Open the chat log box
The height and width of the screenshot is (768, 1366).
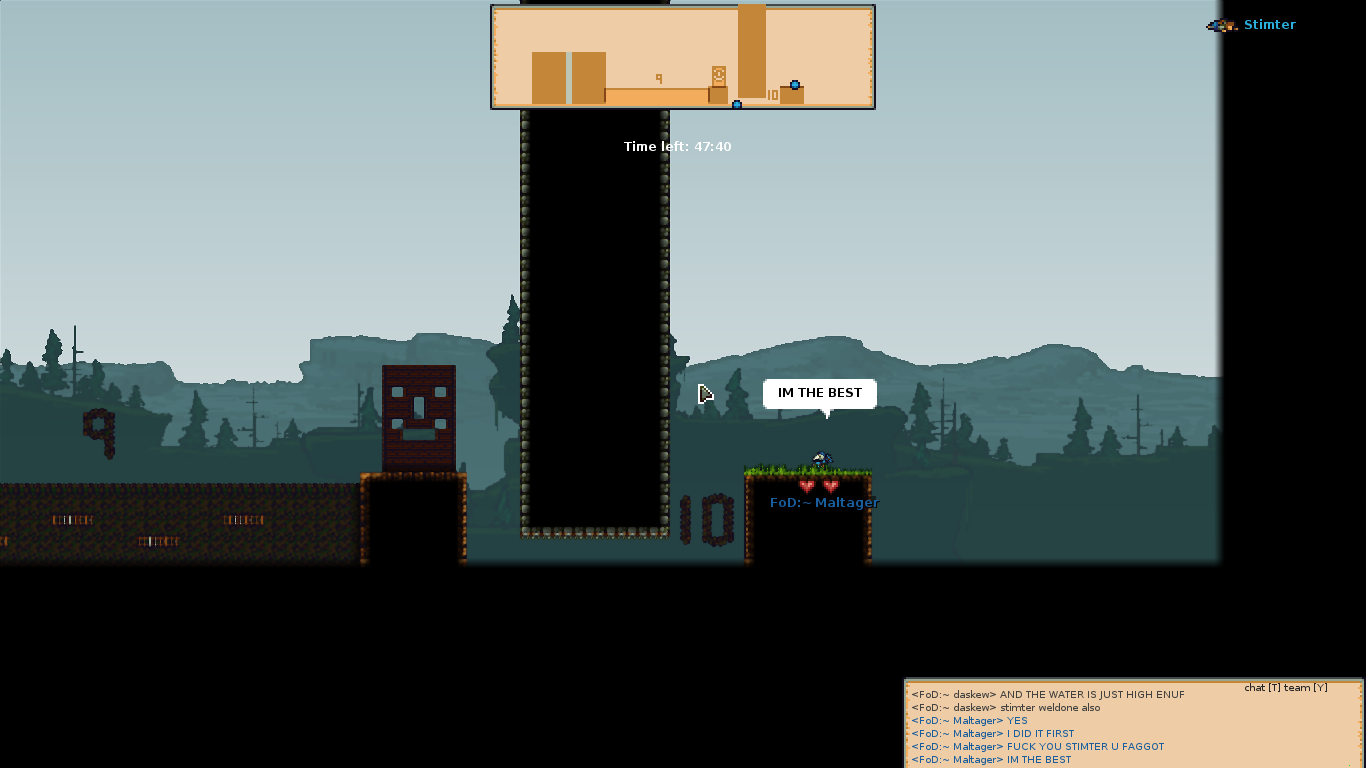point(1133,725)
